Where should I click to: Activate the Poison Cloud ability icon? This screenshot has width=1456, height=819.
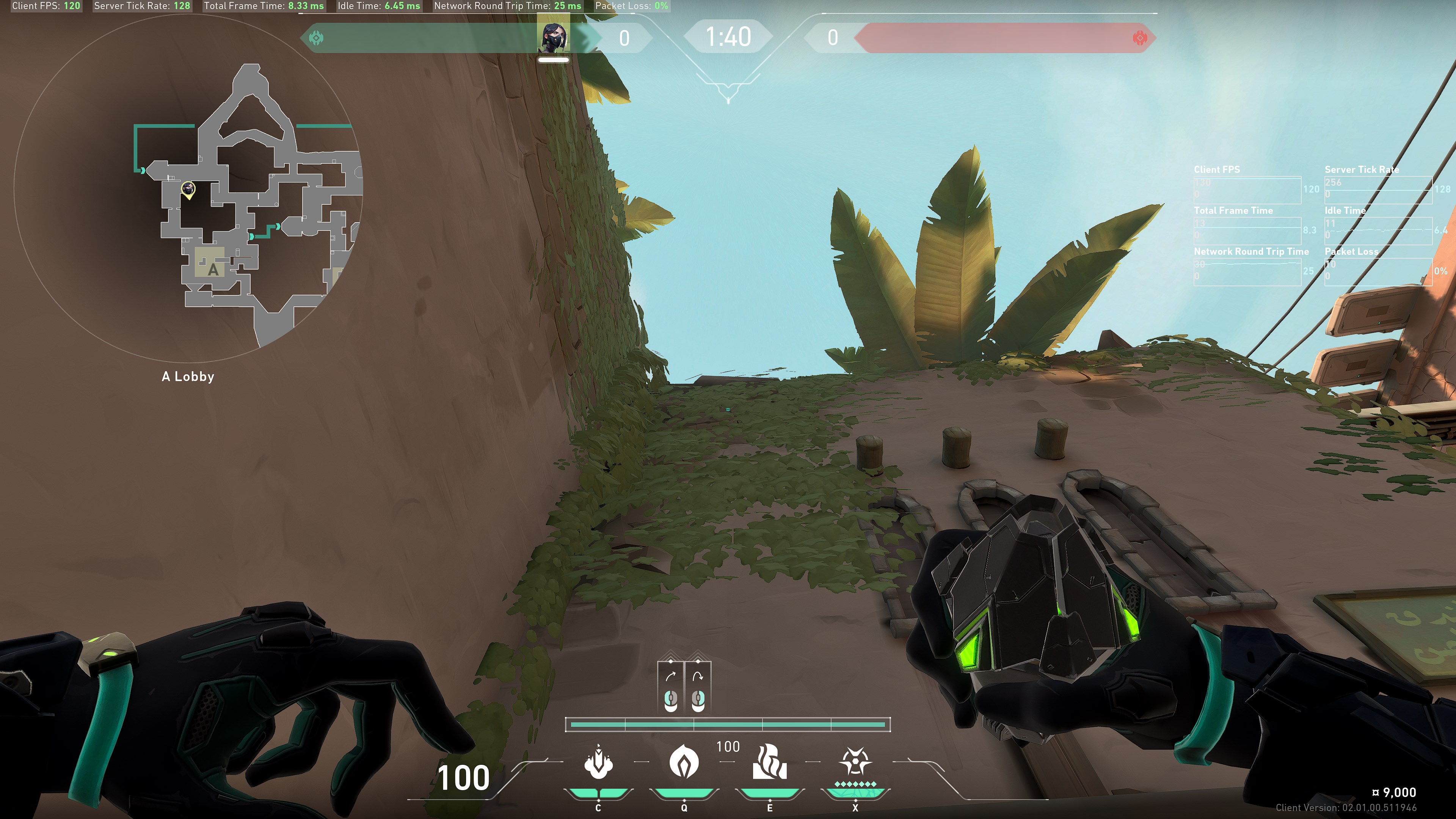coord(684,762)
